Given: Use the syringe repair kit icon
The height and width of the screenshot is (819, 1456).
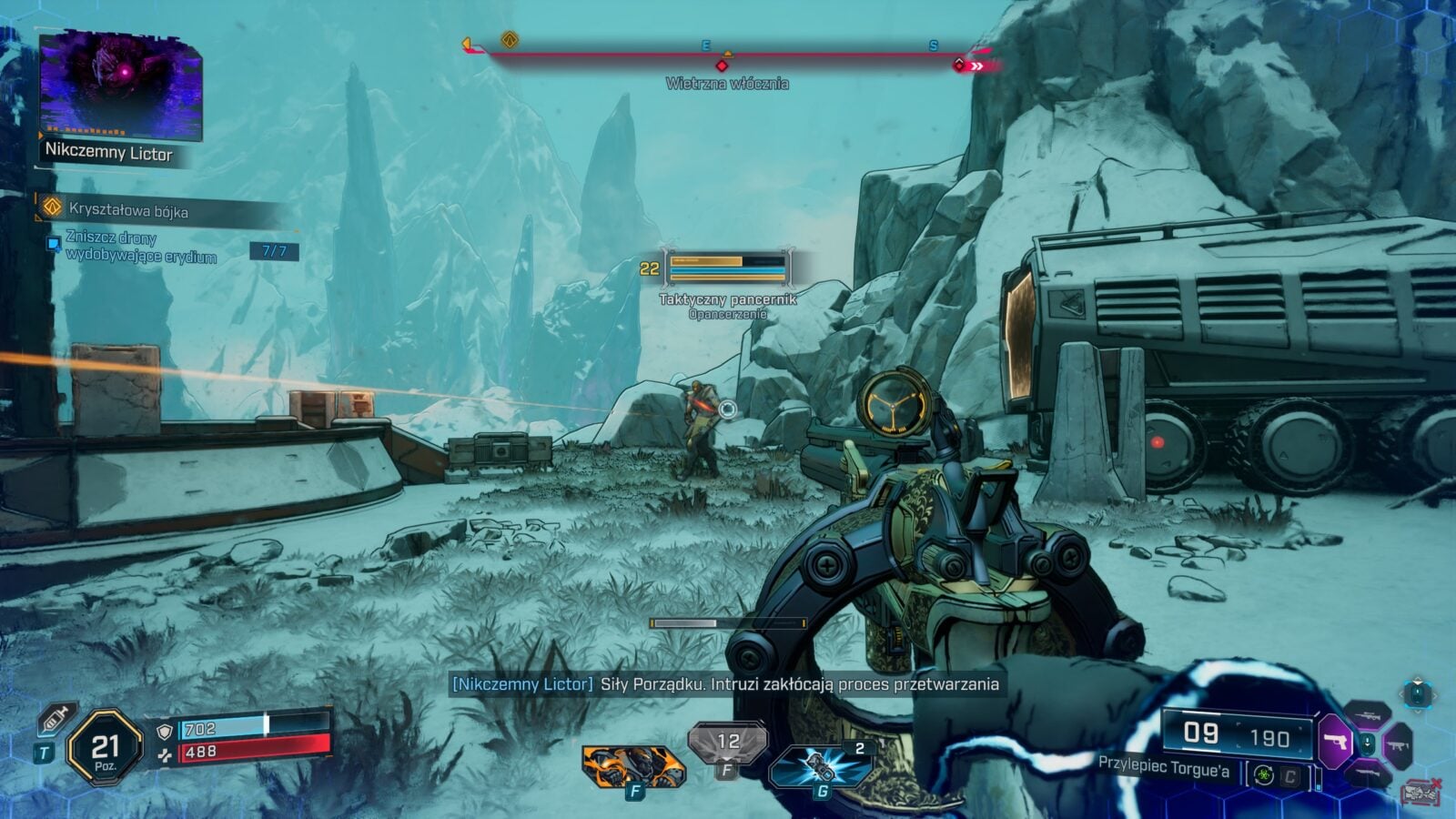Looking at the screenshot, I should point(56,720).
